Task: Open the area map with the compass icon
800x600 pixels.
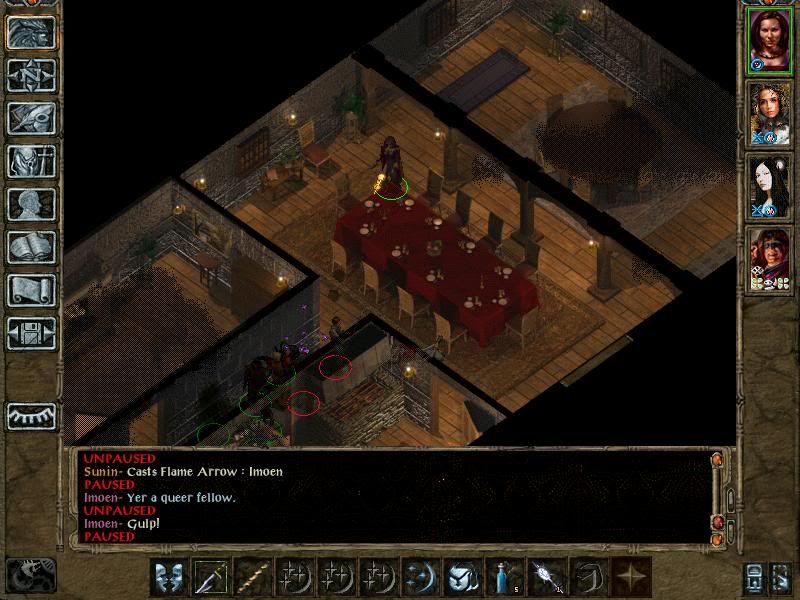Action: 31,75
